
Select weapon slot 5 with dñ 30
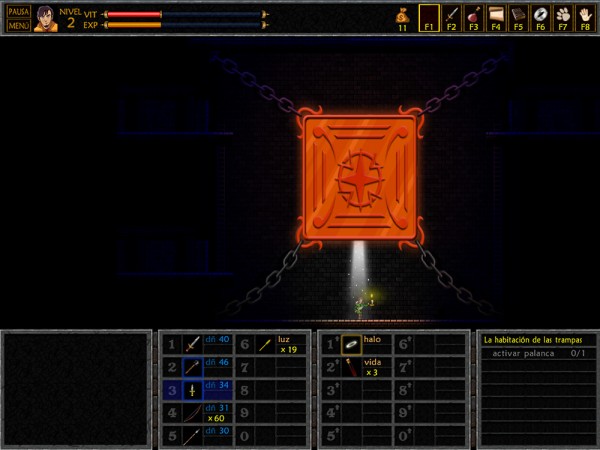pos(193,436)
